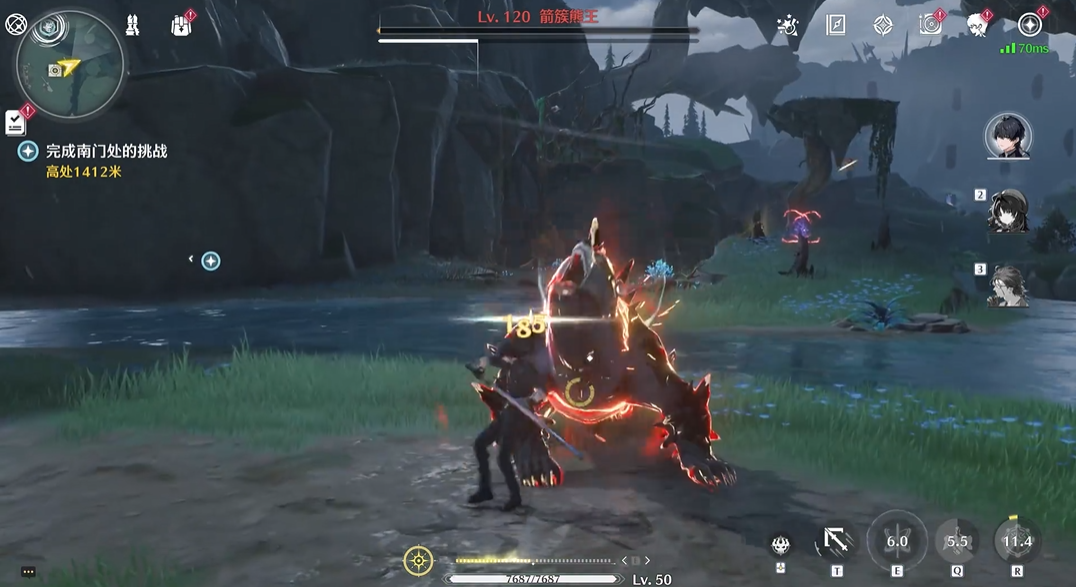Activate the skill showing 6.0 cooldown

(897, 541)
